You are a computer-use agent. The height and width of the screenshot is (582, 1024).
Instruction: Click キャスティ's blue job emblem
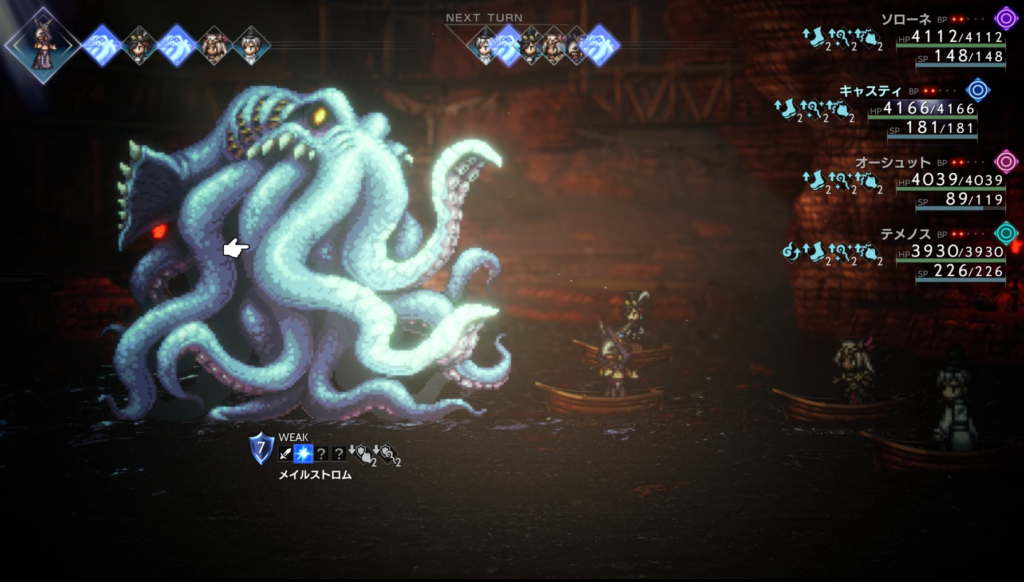point(977,90)
